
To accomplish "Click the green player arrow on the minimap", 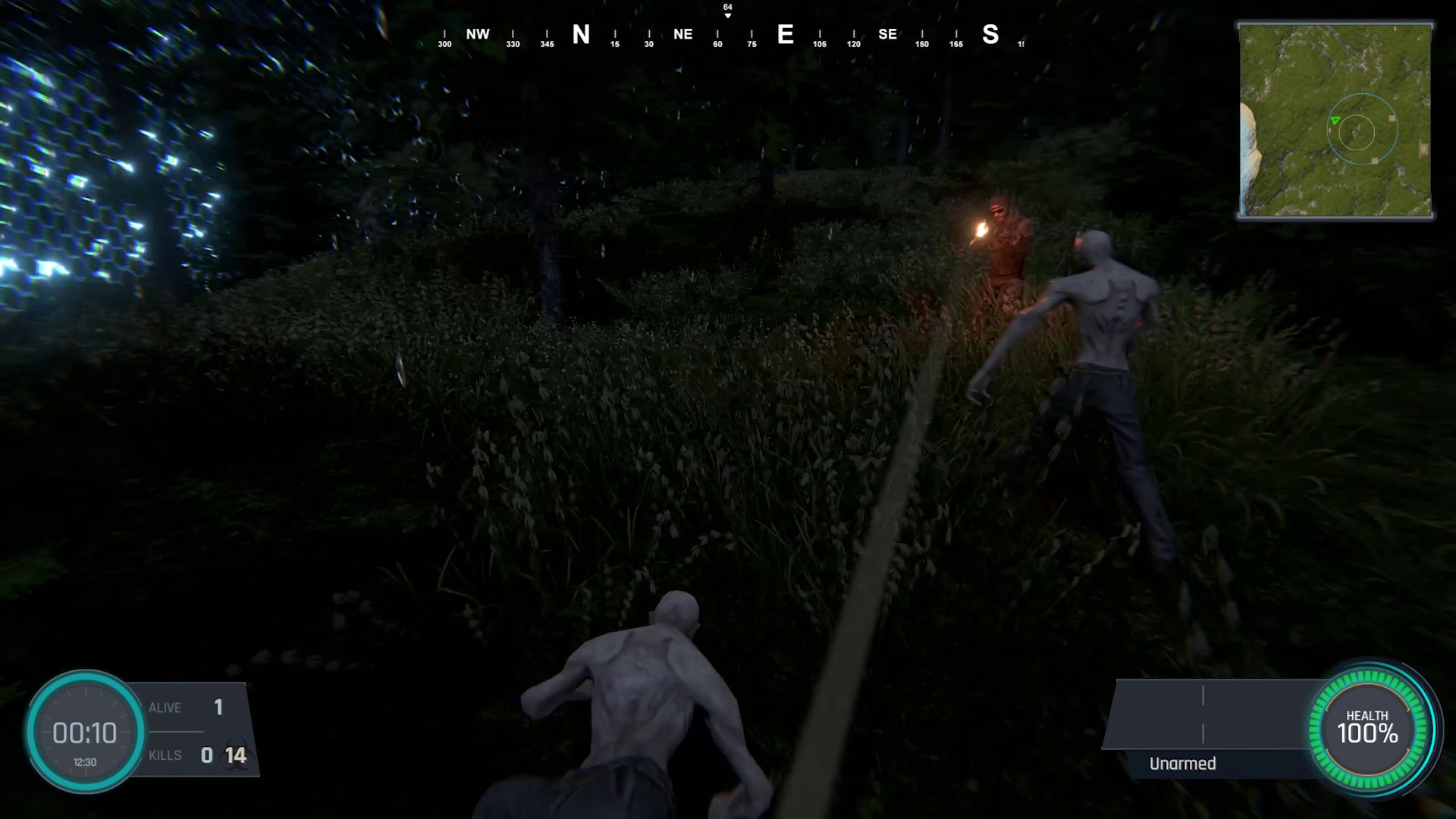I will click(1335, 120).
